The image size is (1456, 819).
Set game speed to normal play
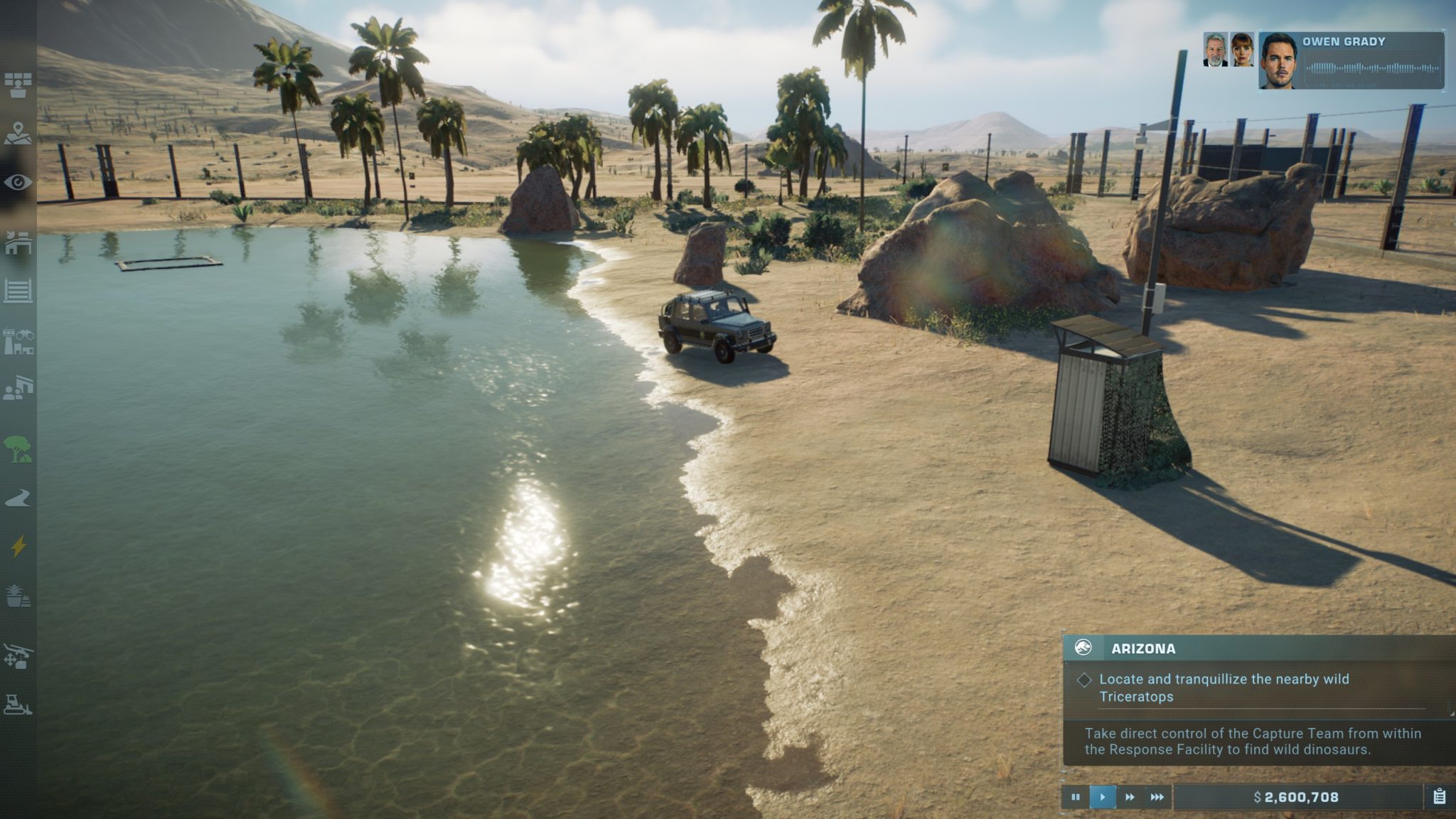pos(1102,797)
